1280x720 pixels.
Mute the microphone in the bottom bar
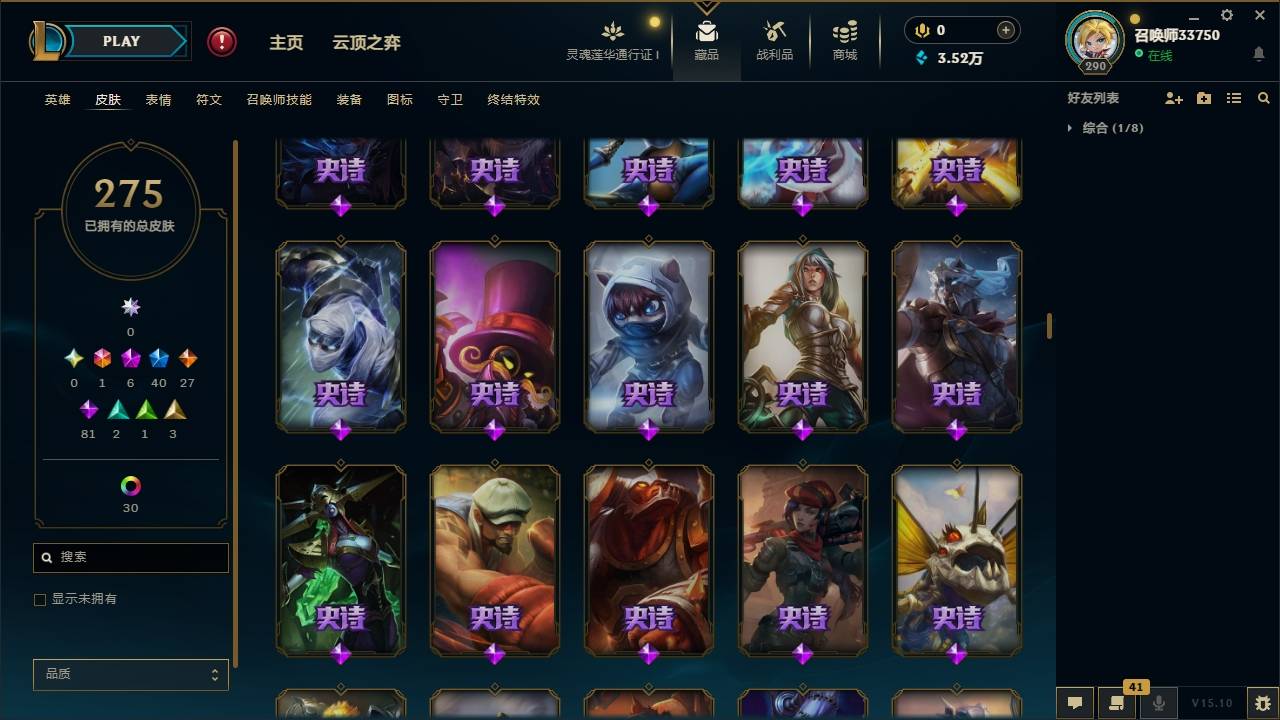(x=1158, y=703)
